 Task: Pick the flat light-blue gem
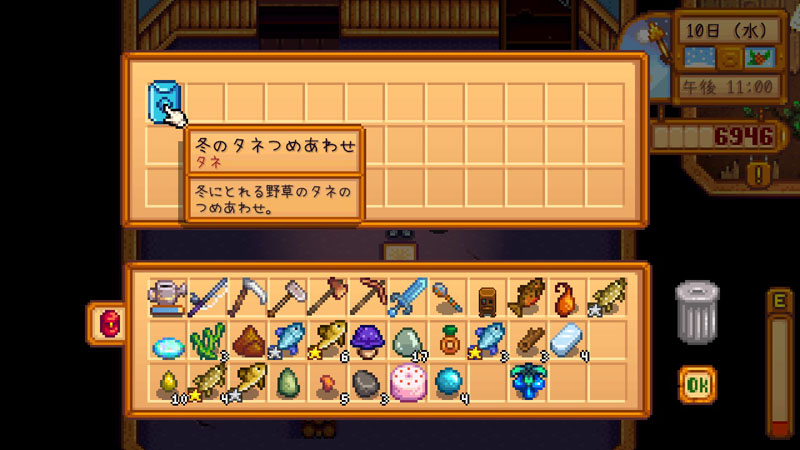tap(164, 341)
